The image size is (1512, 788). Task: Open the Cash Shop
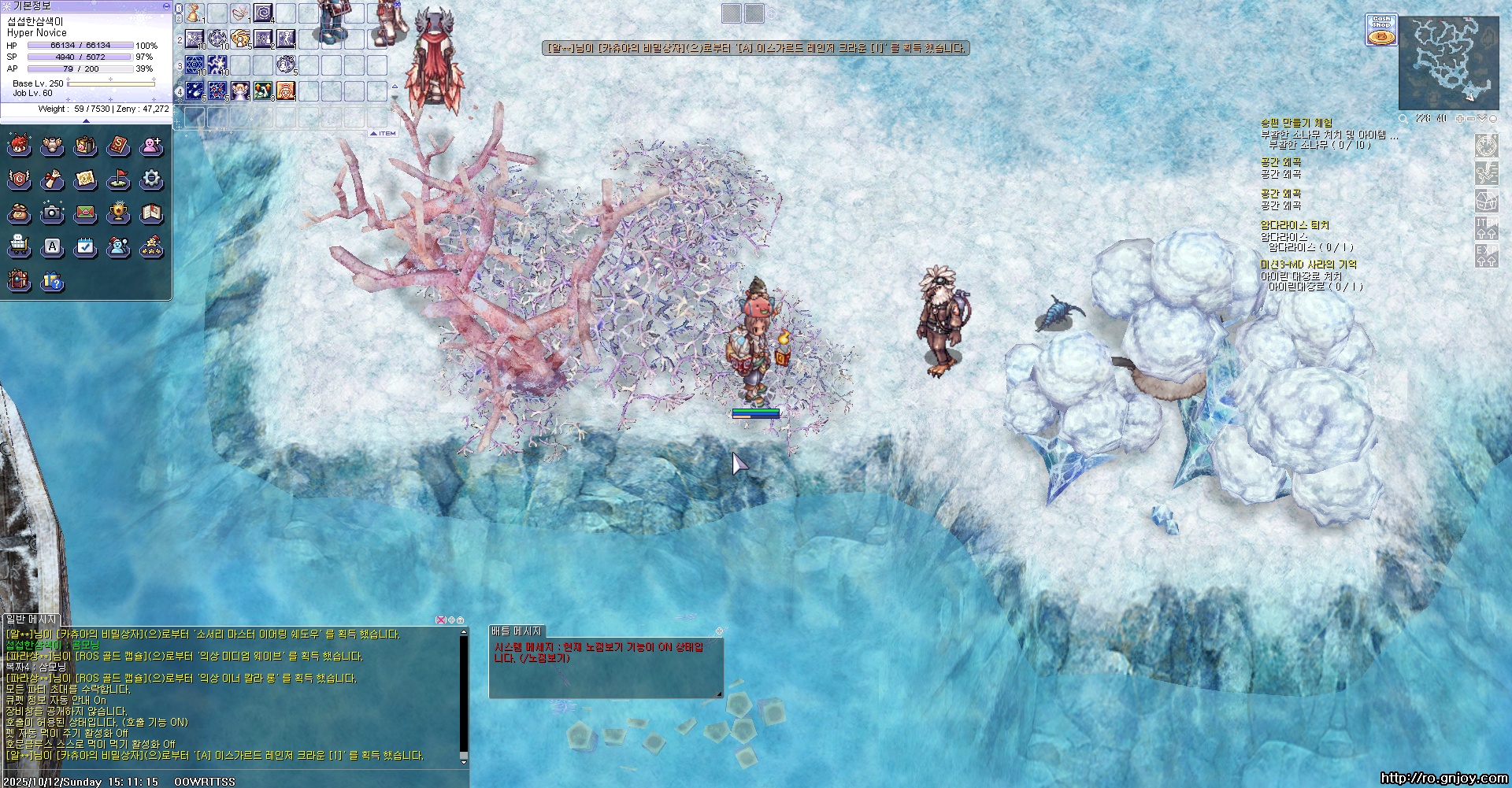(x=1380, y=30)
